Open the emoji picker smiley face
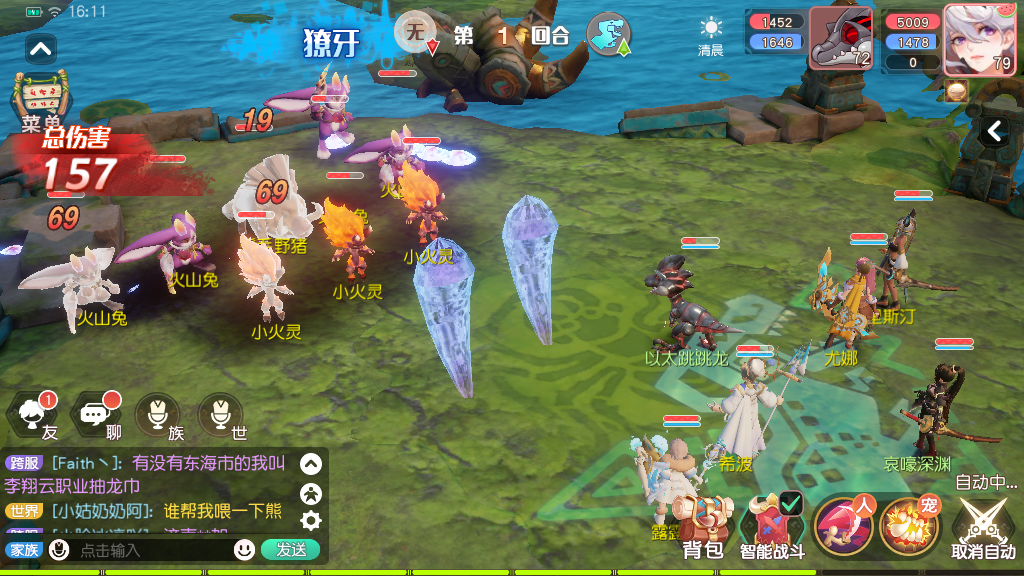The width and height of the screenshot is (1024, 576). [244, 550]
